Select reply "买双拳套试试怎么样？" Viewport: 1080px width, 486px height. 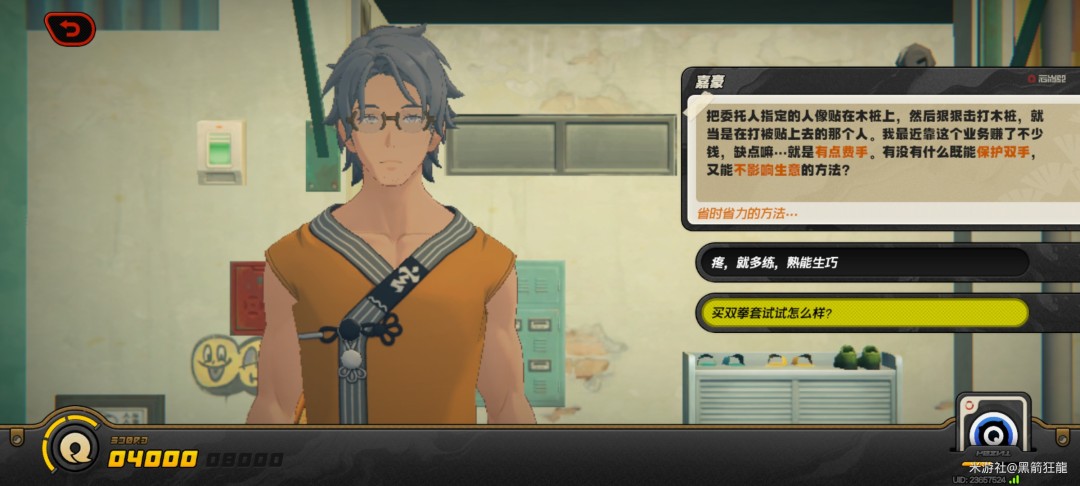(x=862, y=313)
